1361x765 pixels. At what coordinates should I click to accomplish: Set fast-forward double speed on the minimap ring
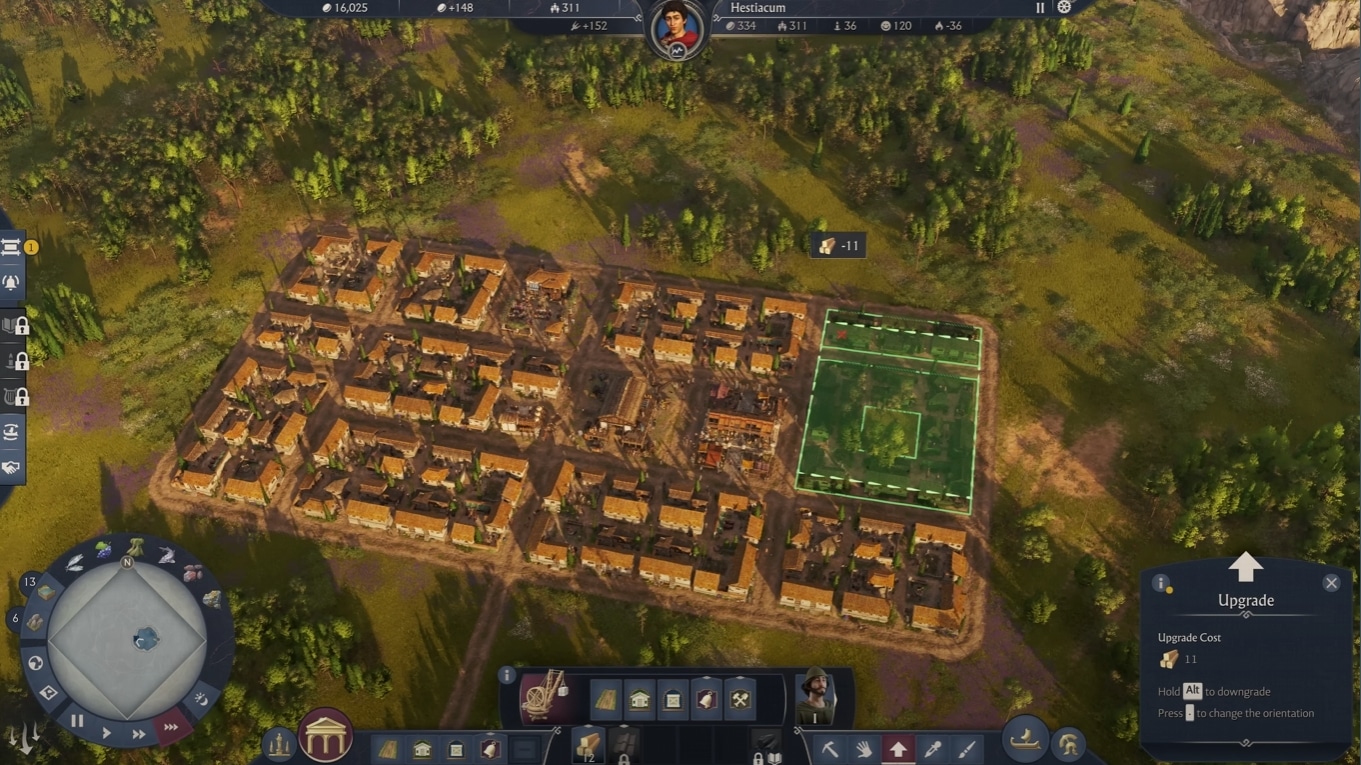(x=139, y=734)
